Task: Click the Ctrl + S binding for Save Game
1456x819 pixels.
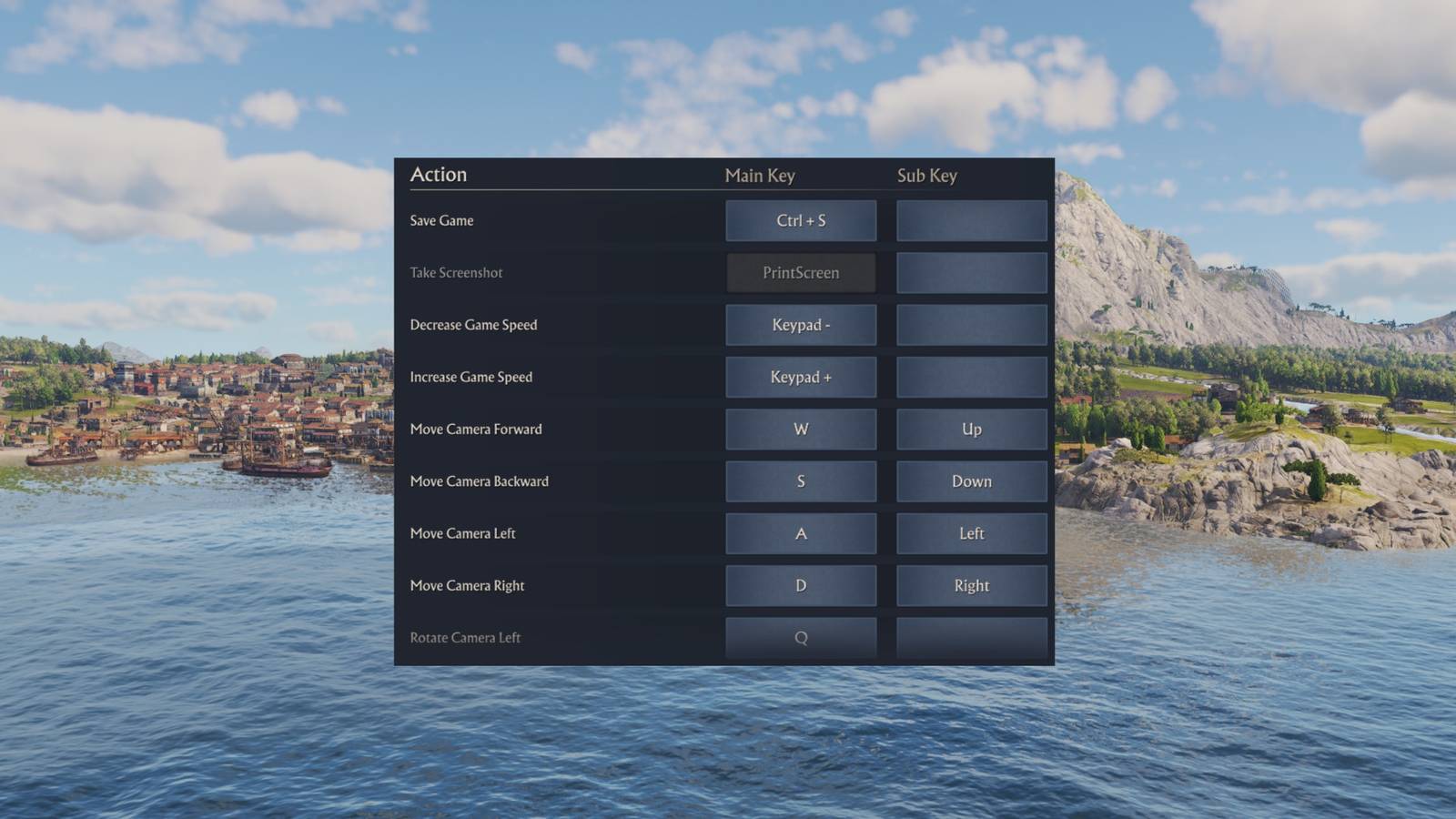Action: click(x=801, y=220)
